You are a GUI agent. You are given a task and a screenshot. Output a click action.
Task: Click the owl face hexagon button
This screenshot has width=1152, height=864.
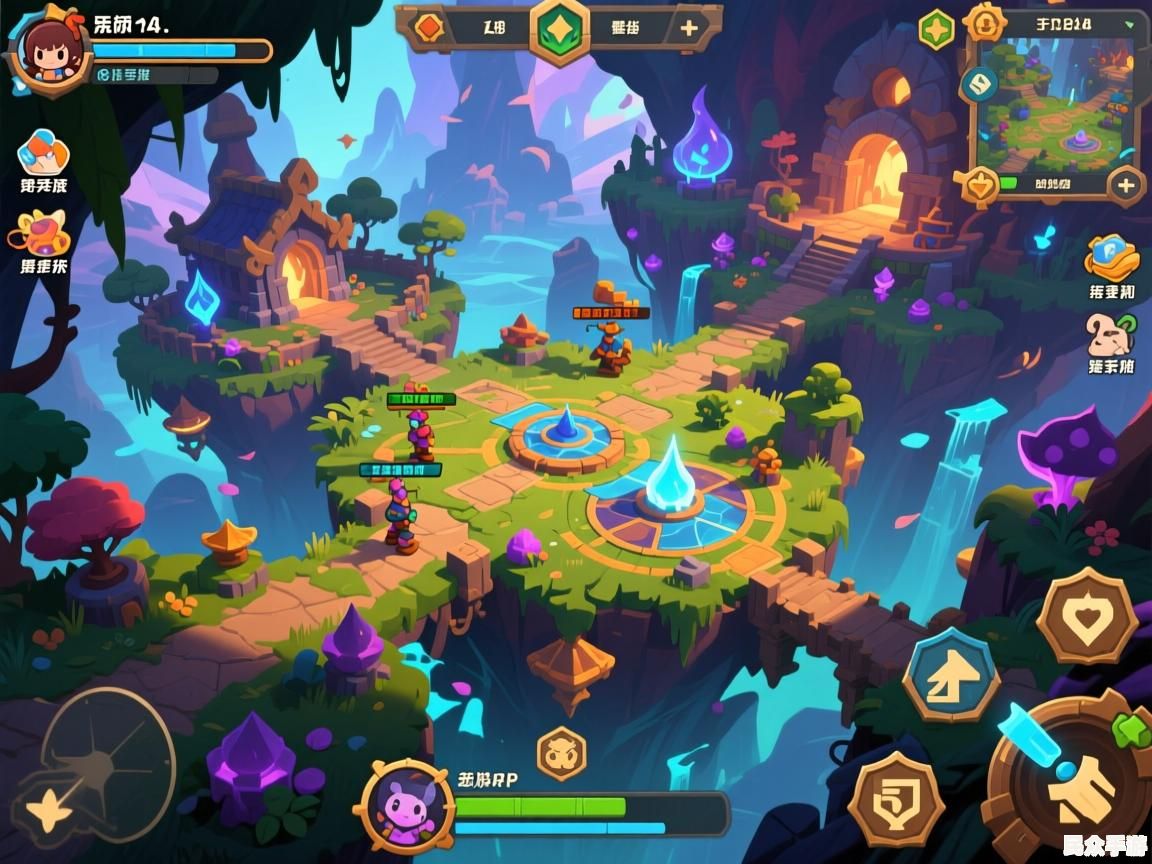click(x=561, y=753)
